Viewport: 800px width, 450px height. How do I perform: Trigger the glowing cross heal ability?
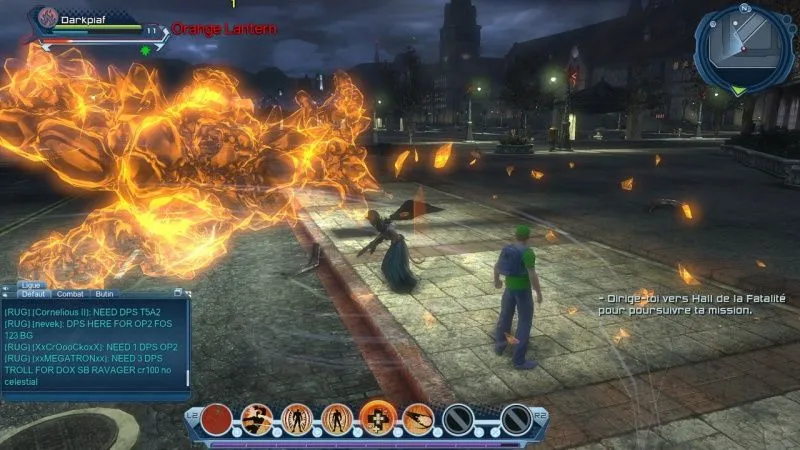click(378, 418)
